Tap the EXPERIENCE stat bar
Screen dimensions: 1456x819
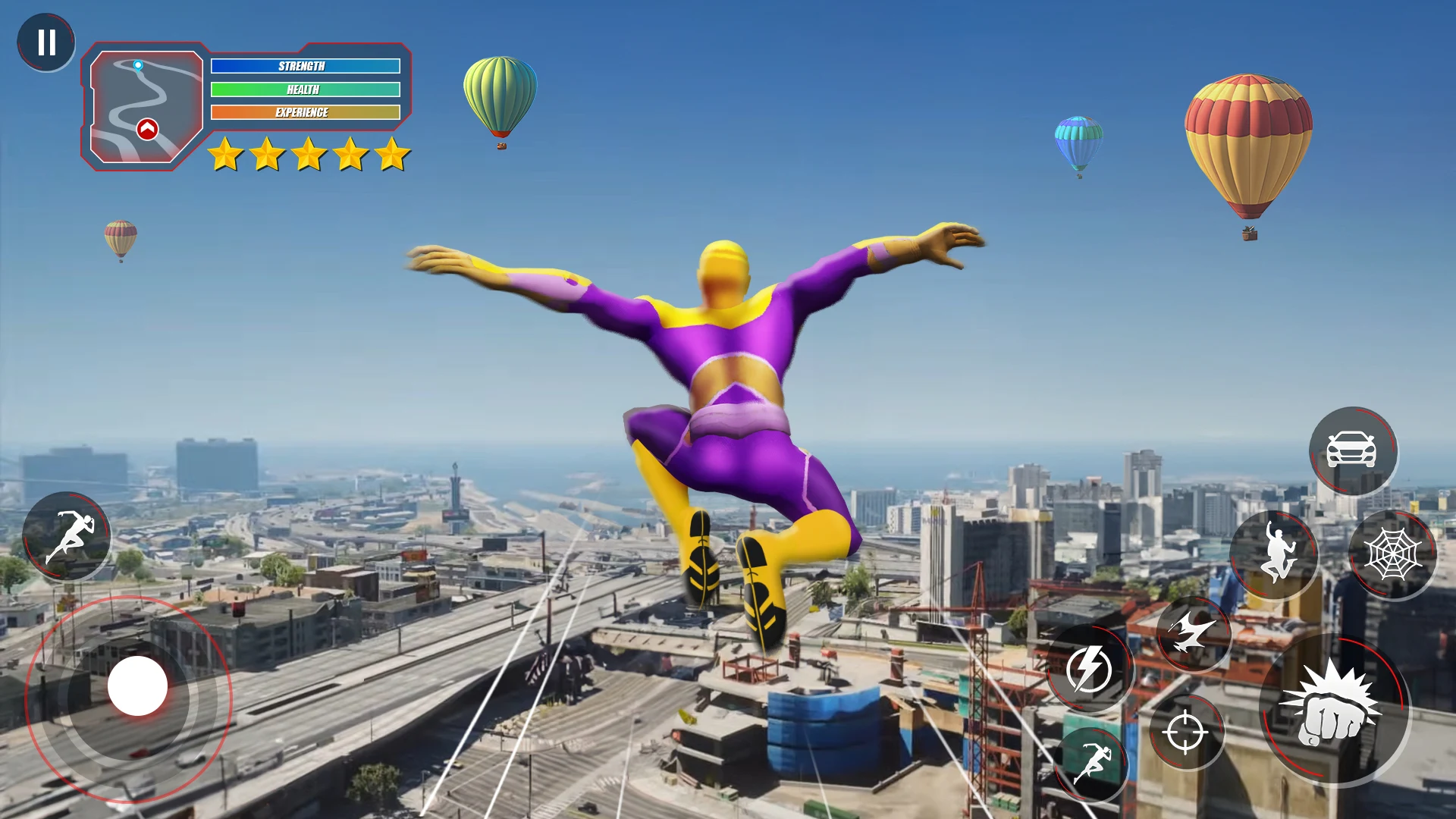pyautogui.click(x=306, y=112)
